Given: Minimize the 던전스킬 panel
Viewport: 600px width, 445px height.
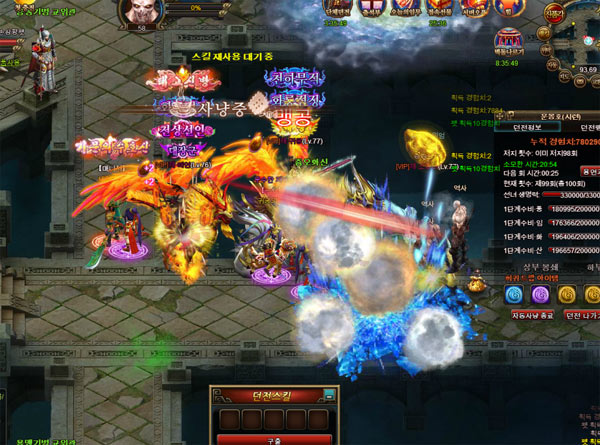Looking at the screenshot, I should [x=326, y=394].
